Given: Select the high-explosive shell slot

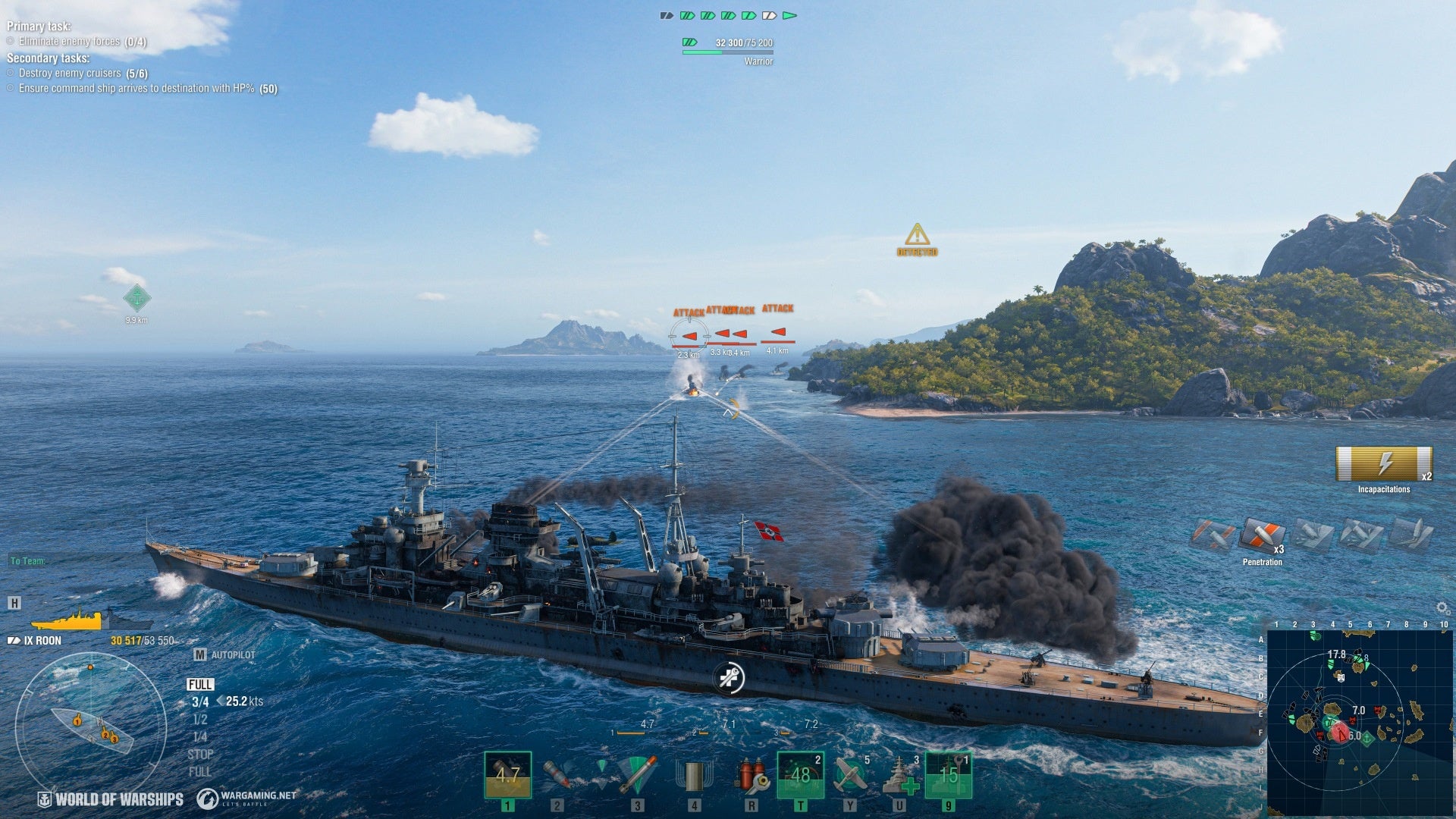Looking at the screenshot, I should pos(507,775).
